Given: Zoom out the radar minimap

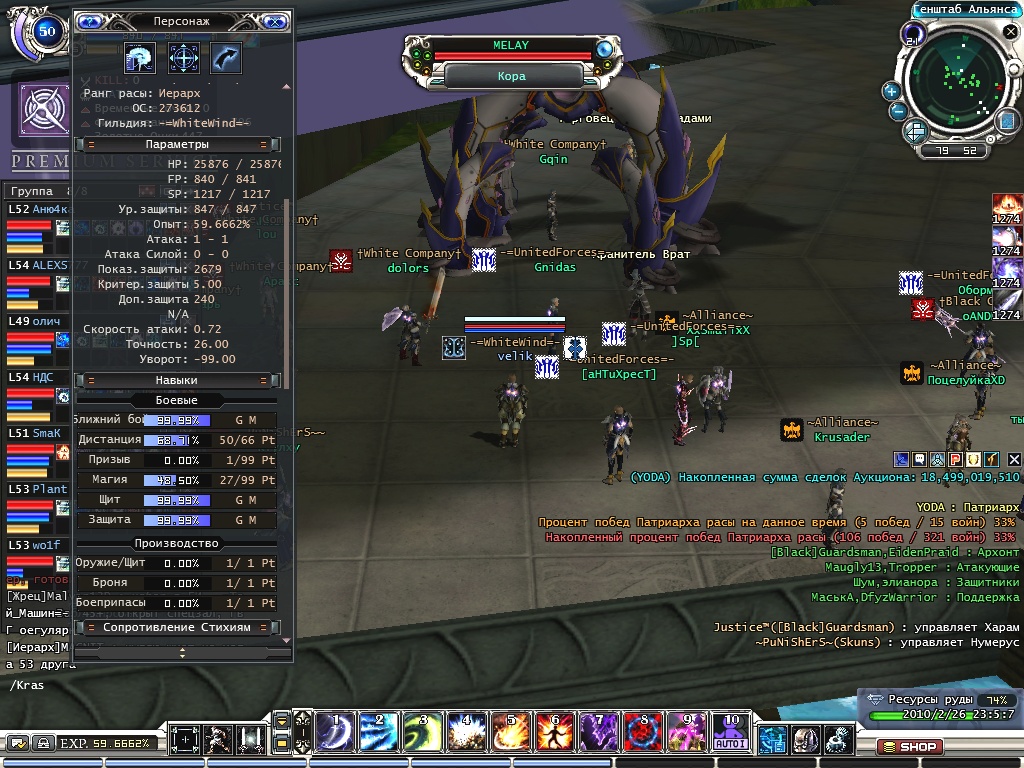Looking at the screenshot, I should click(x=897, y=111).
